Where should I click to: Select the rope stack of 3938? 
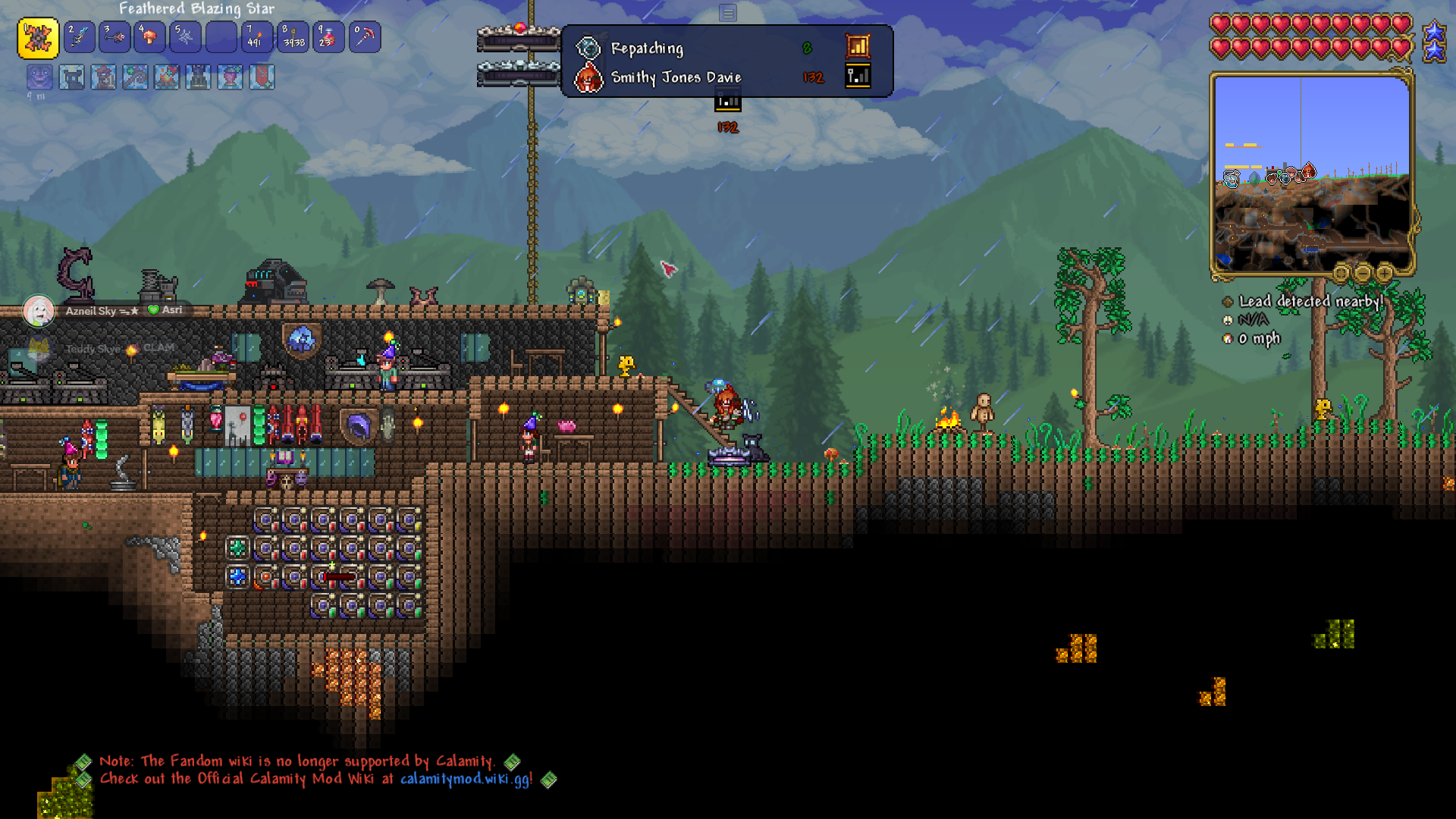click(293, 37)
